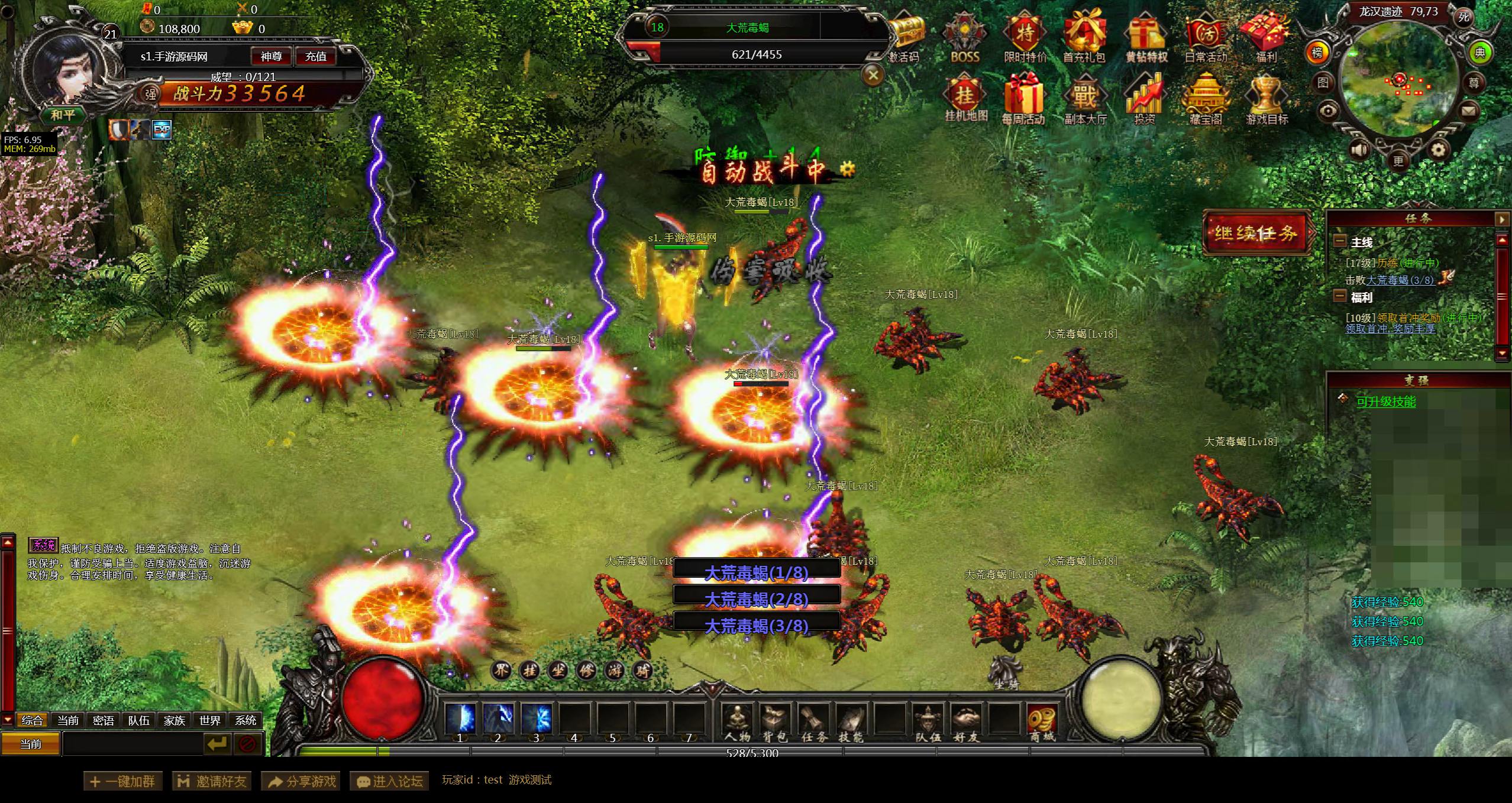Open the 首充礼包 first-recharge gift

pyautogui.click(x=1084, y=37)
